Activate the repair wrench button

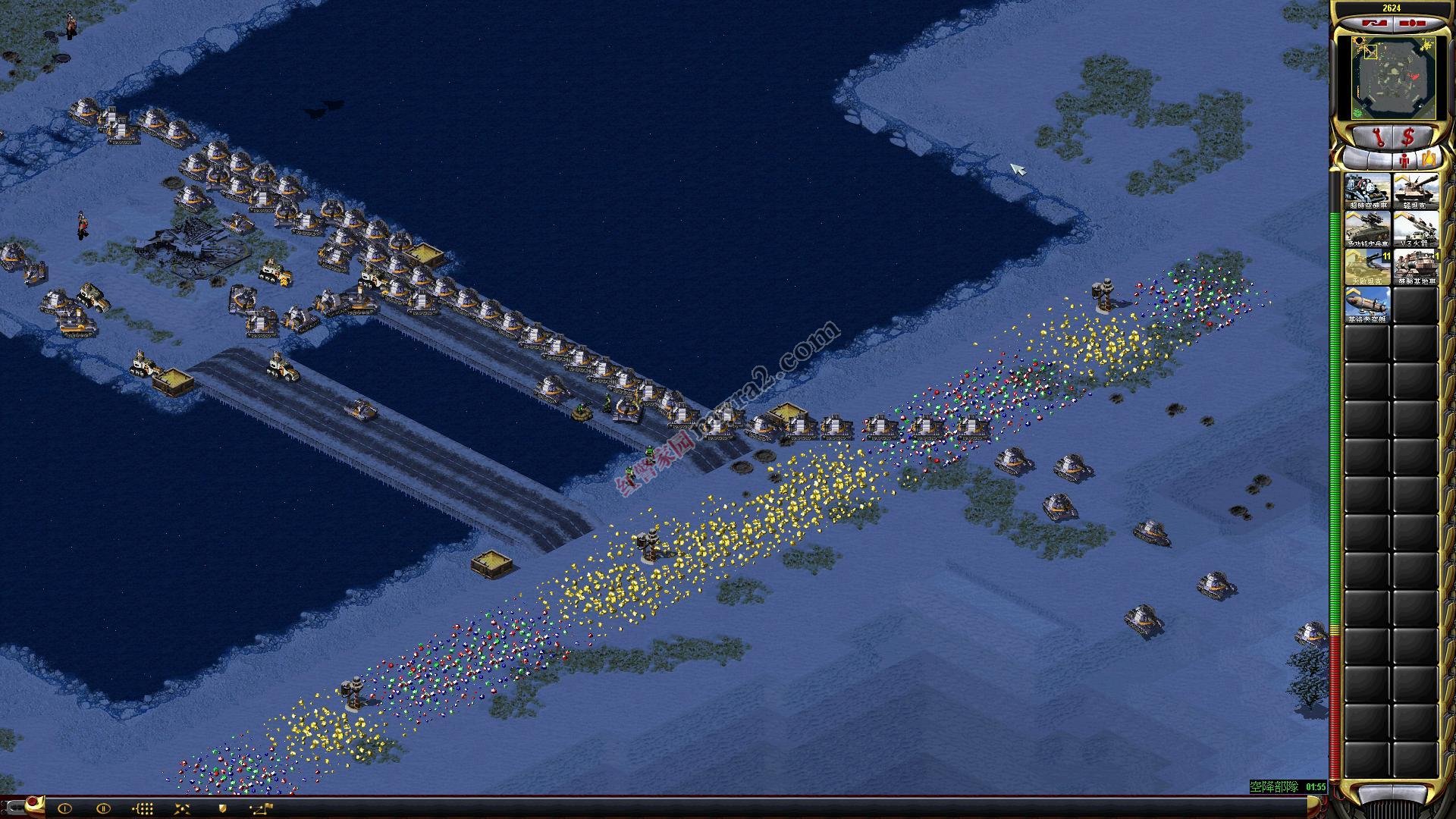(1379, 137)
